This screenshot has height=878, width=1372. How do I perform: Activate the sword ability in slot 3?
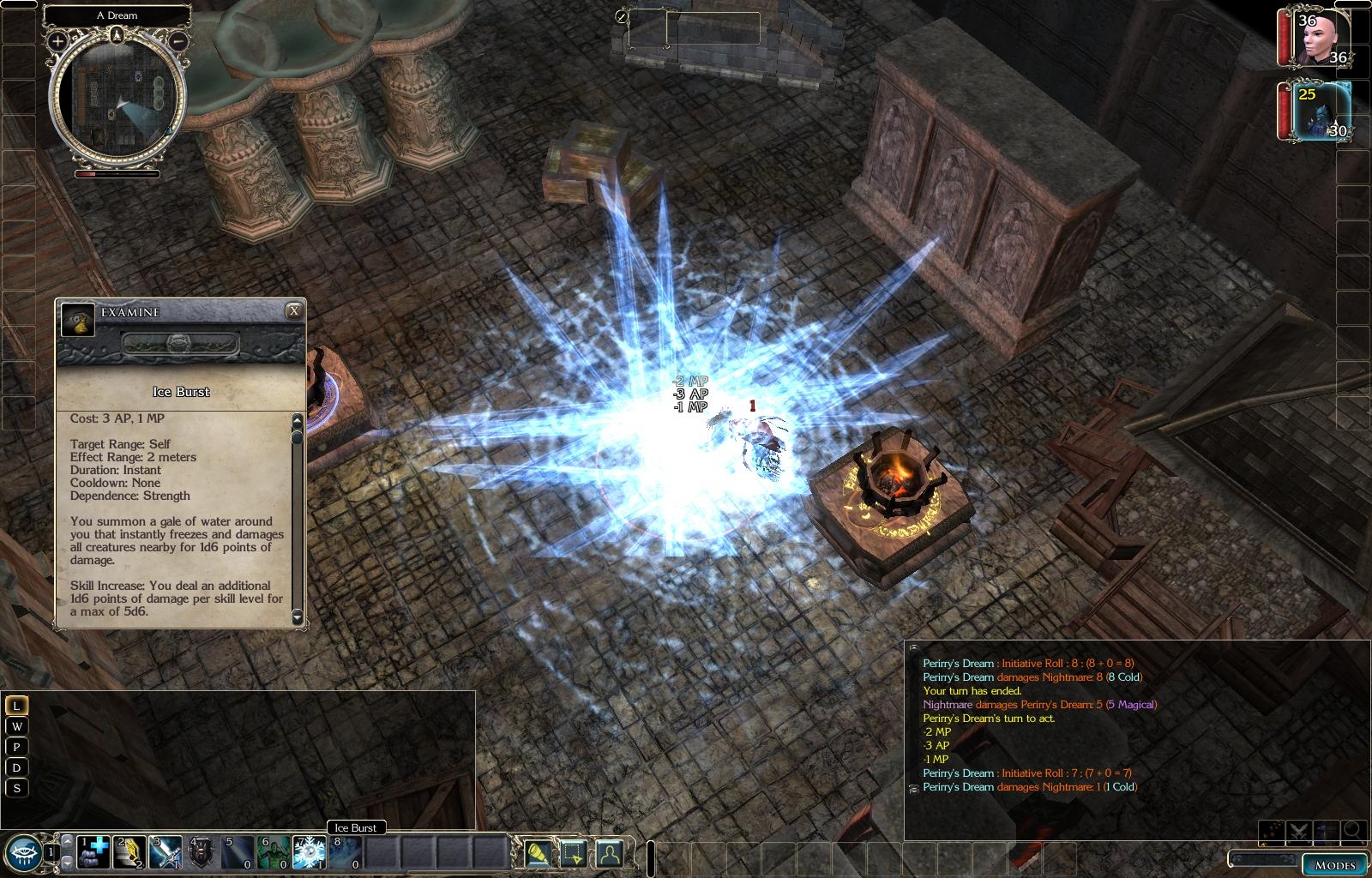pos(165,852)
